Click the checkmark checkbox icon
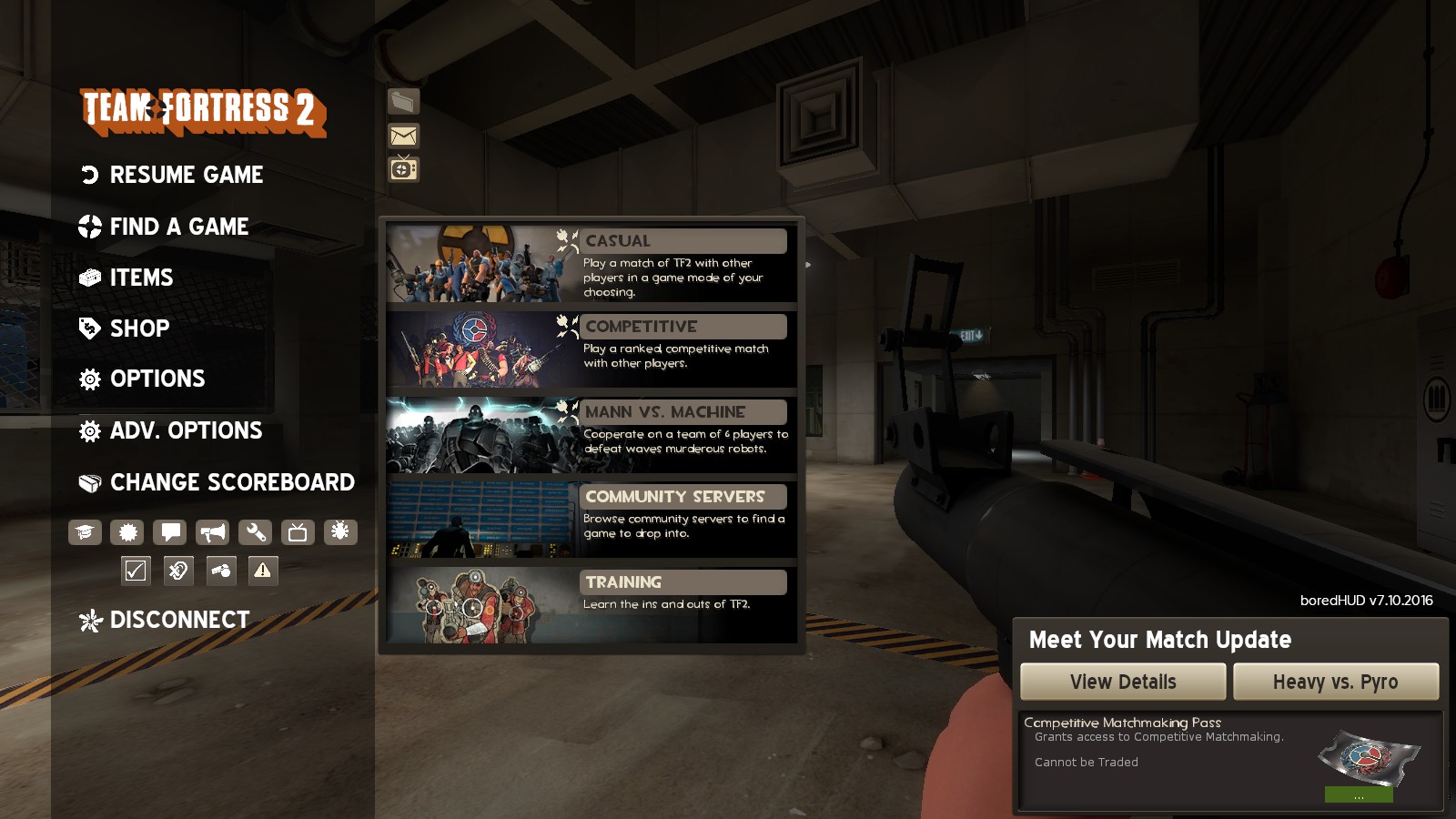 (135, 571)
